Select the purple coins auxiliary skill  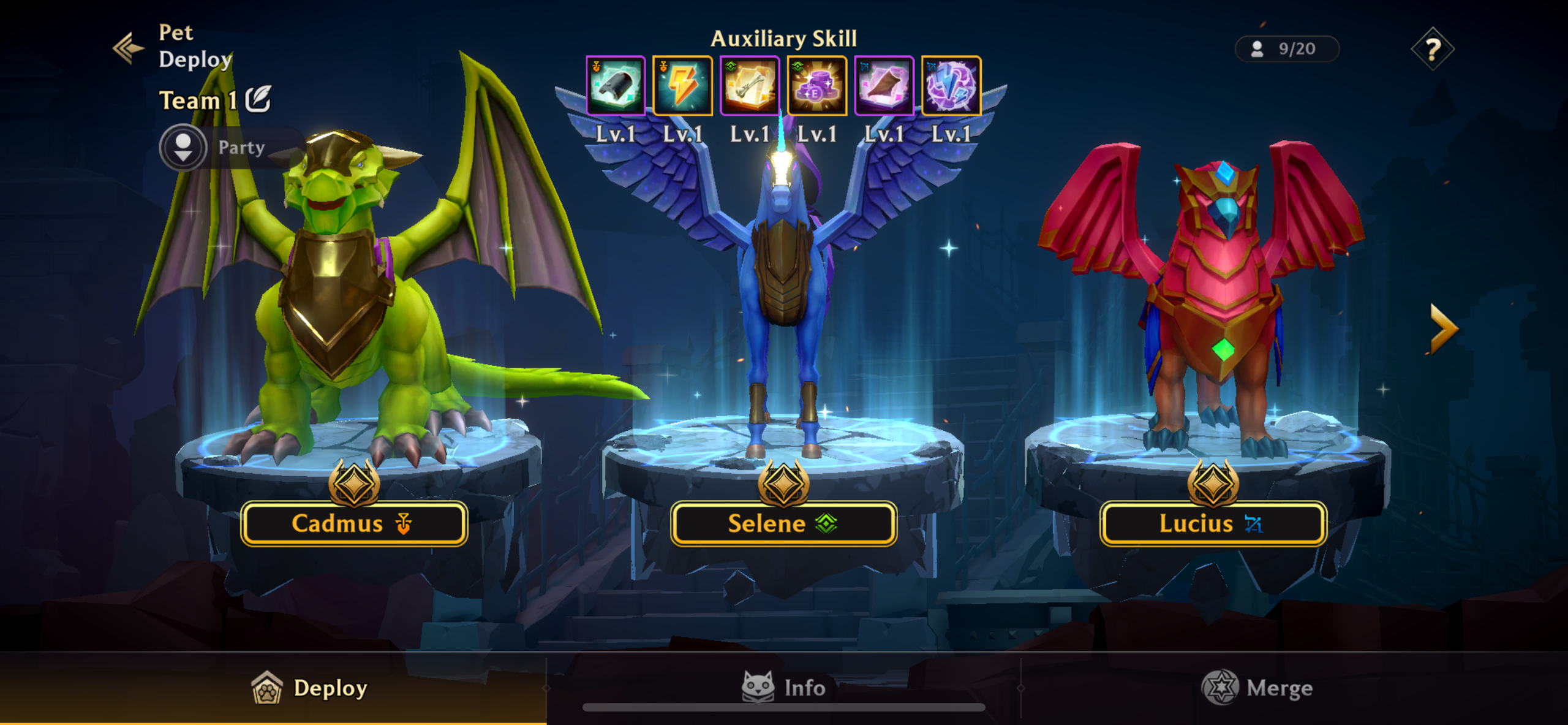click(x=816, y=86)
